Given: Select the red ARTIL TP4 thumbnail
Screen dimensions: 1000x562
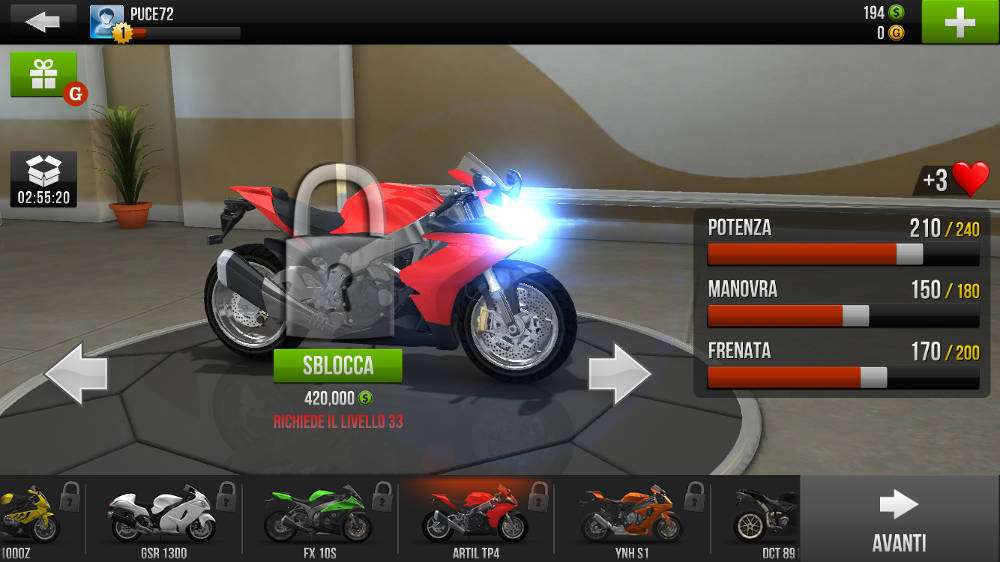Looking at the screenshot, I should click(475, 516).
